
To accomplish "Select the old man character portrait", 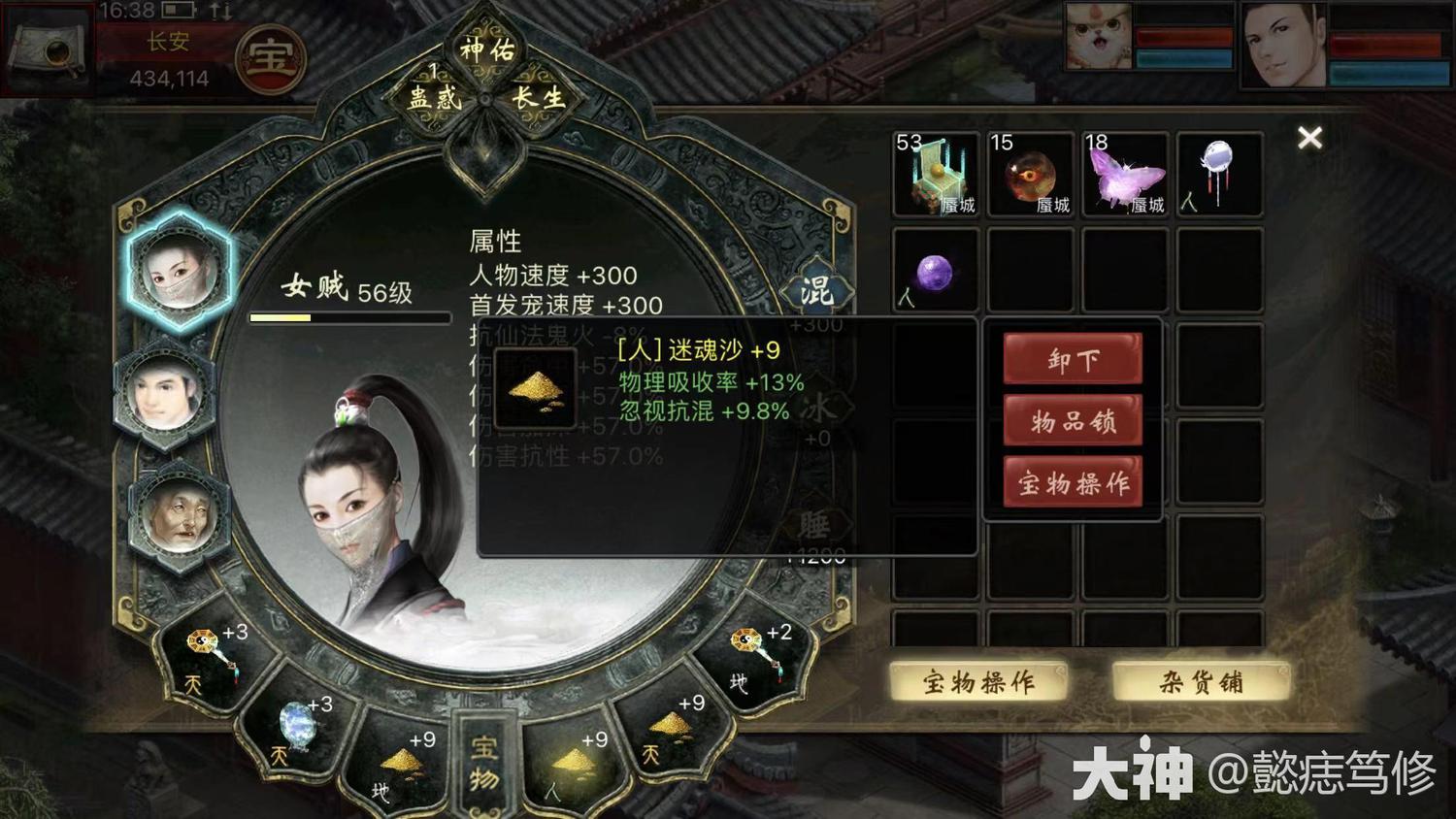I will point(177,515).
